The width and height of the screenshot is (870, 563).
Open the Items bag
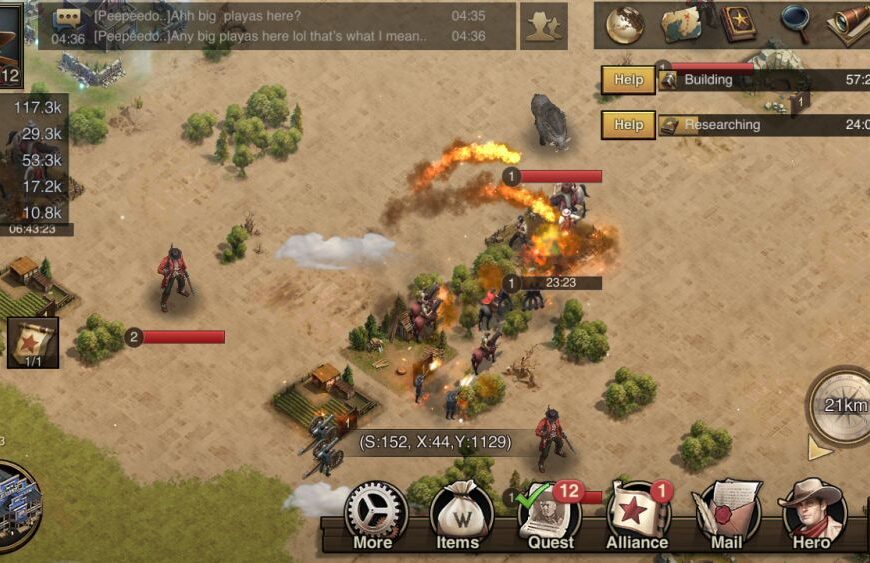pos(462,514)
